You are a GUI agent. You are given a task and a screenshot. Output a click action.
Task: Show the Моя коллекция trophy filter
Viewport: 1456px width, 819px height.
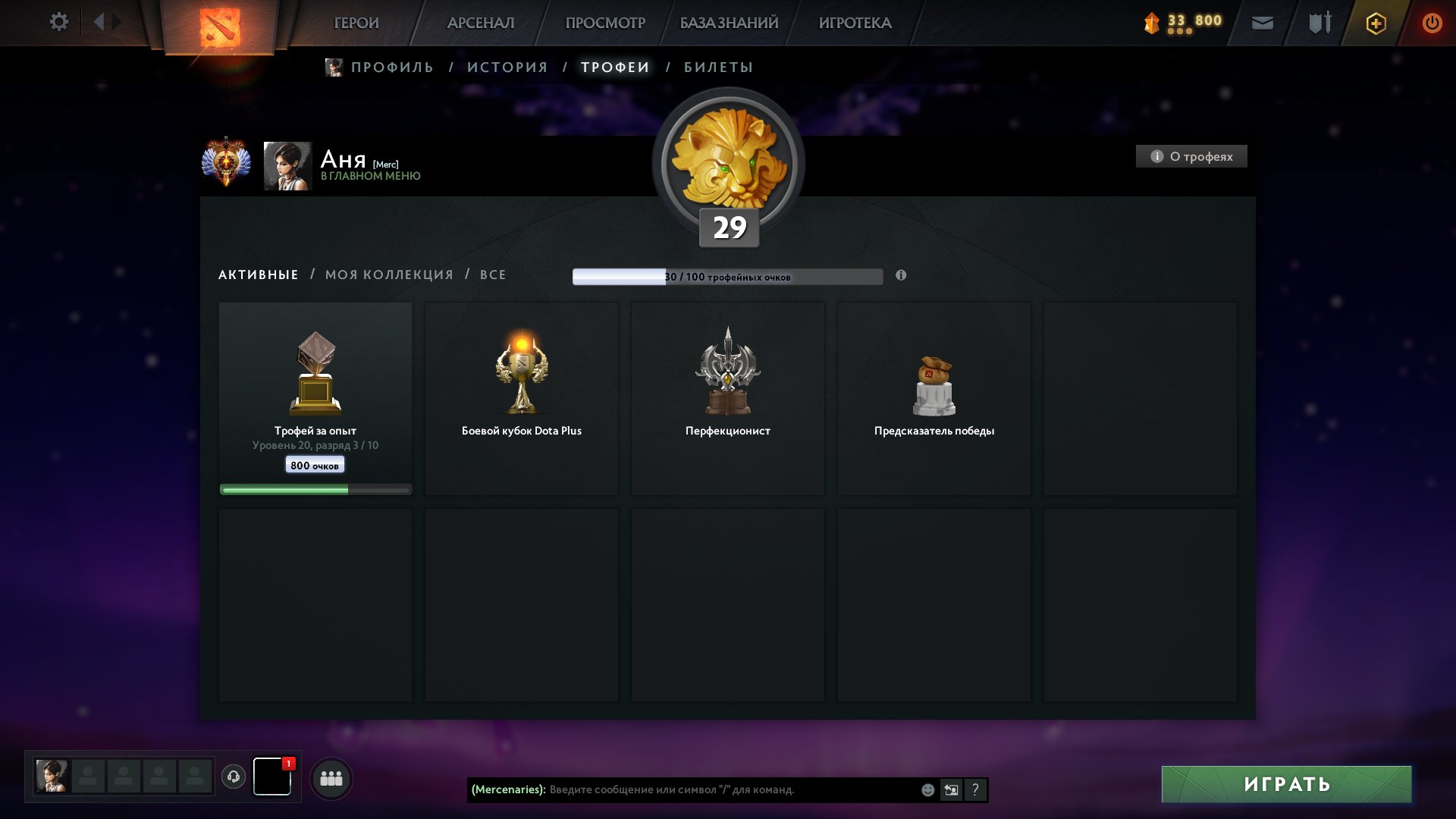click(x=389, y=275)
